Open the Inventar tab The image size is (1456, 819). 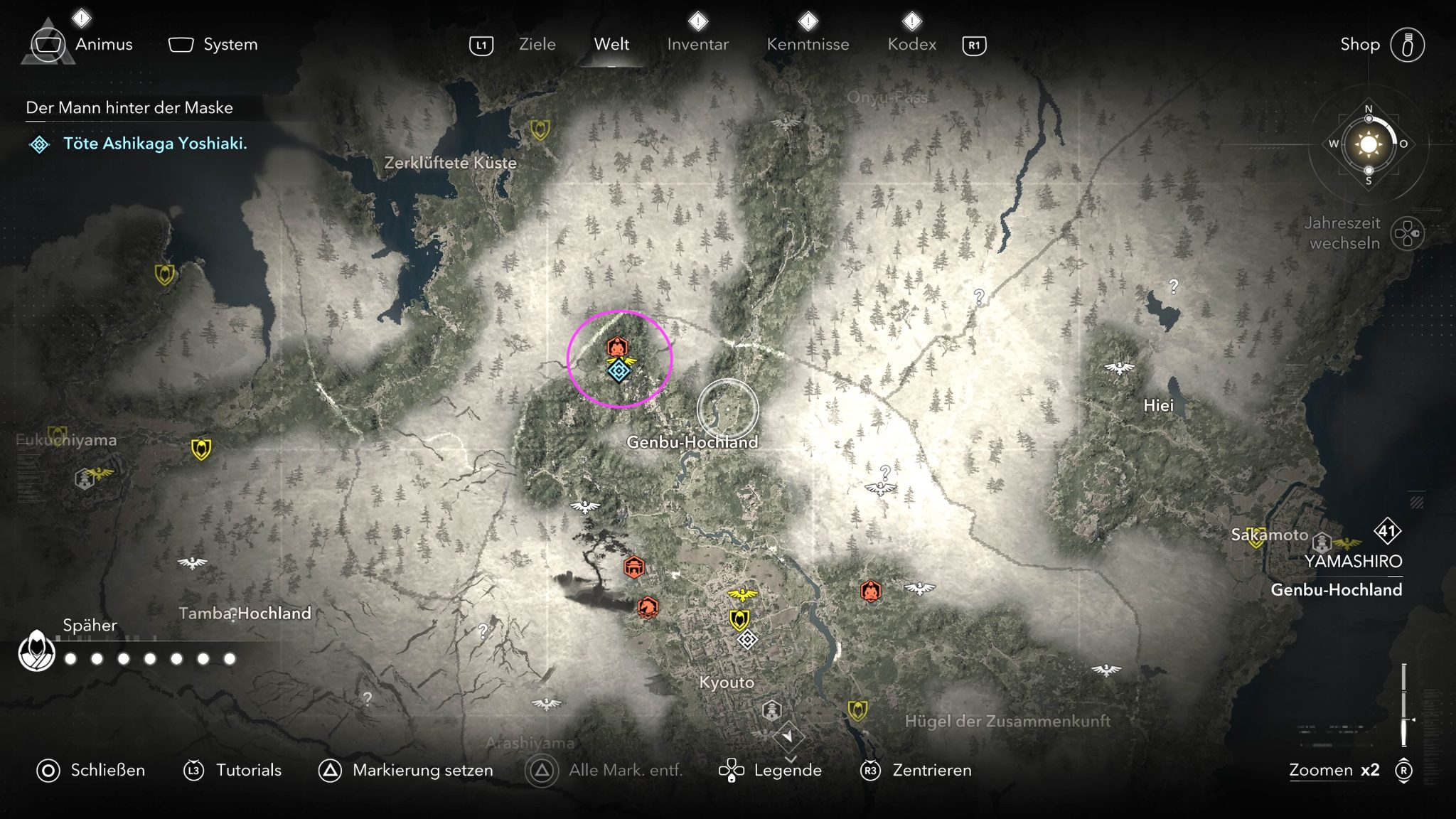tap(697, 45)
